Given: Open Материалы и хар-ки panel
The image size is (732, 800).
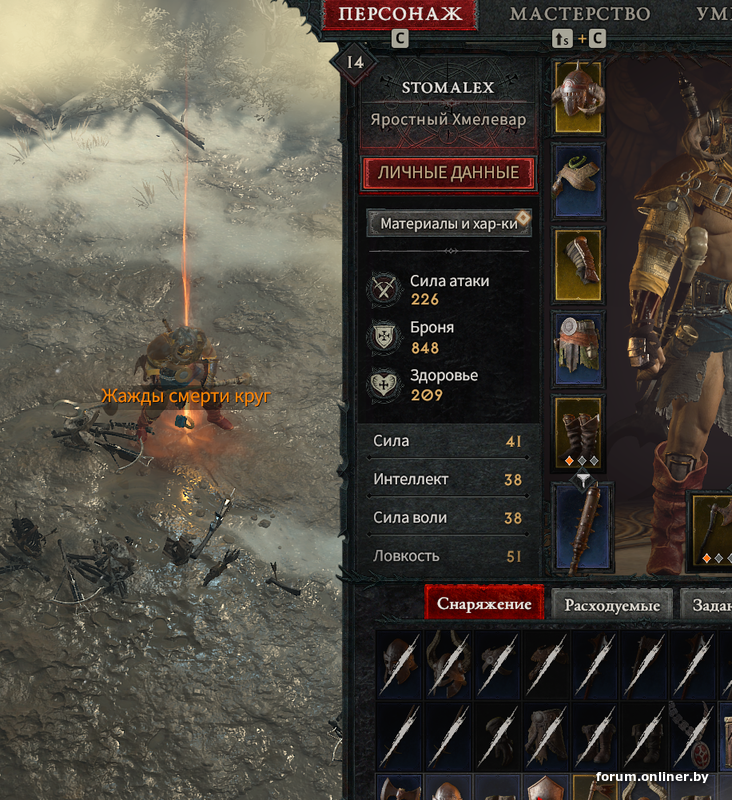Looking at the screenshot, I should 449,223.
